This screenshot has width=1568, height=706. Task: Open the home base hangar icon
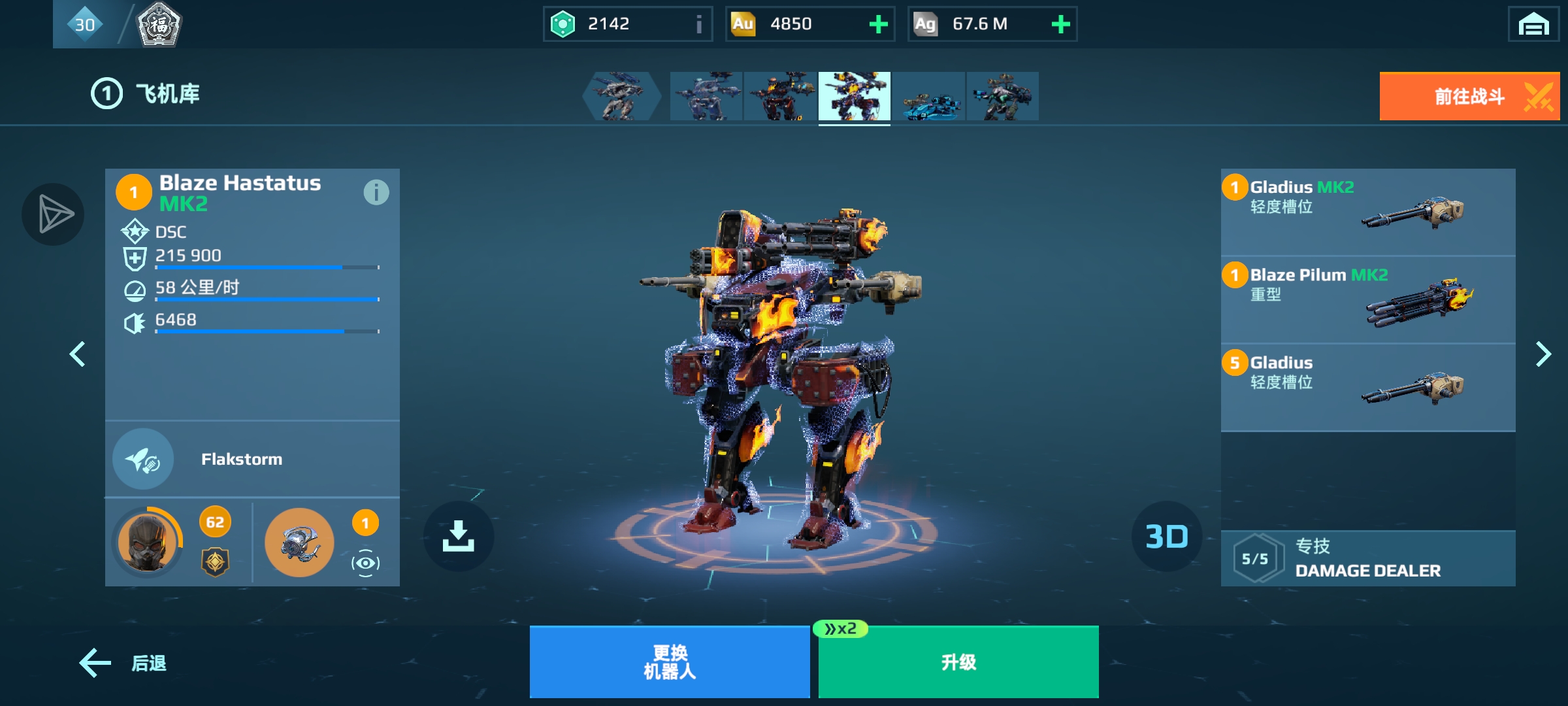(x=1533, y=25)
